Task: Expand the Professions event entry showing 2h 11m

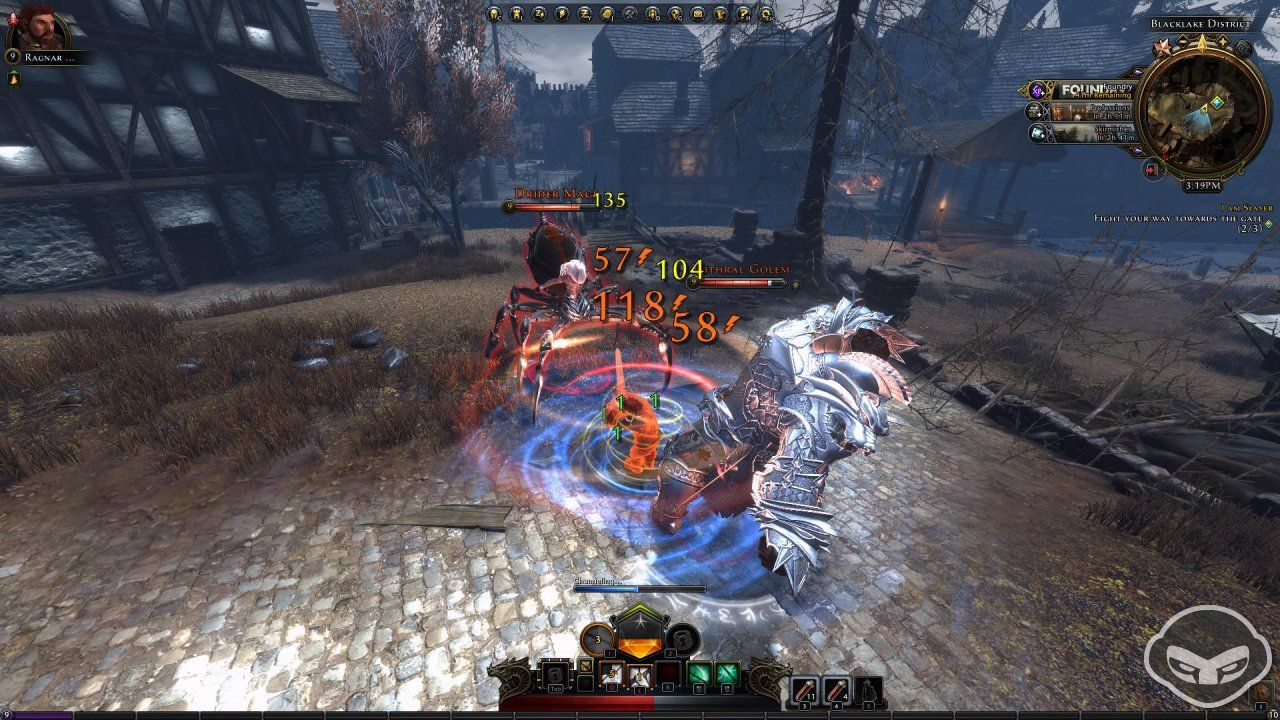Action: pos(1110,113)
